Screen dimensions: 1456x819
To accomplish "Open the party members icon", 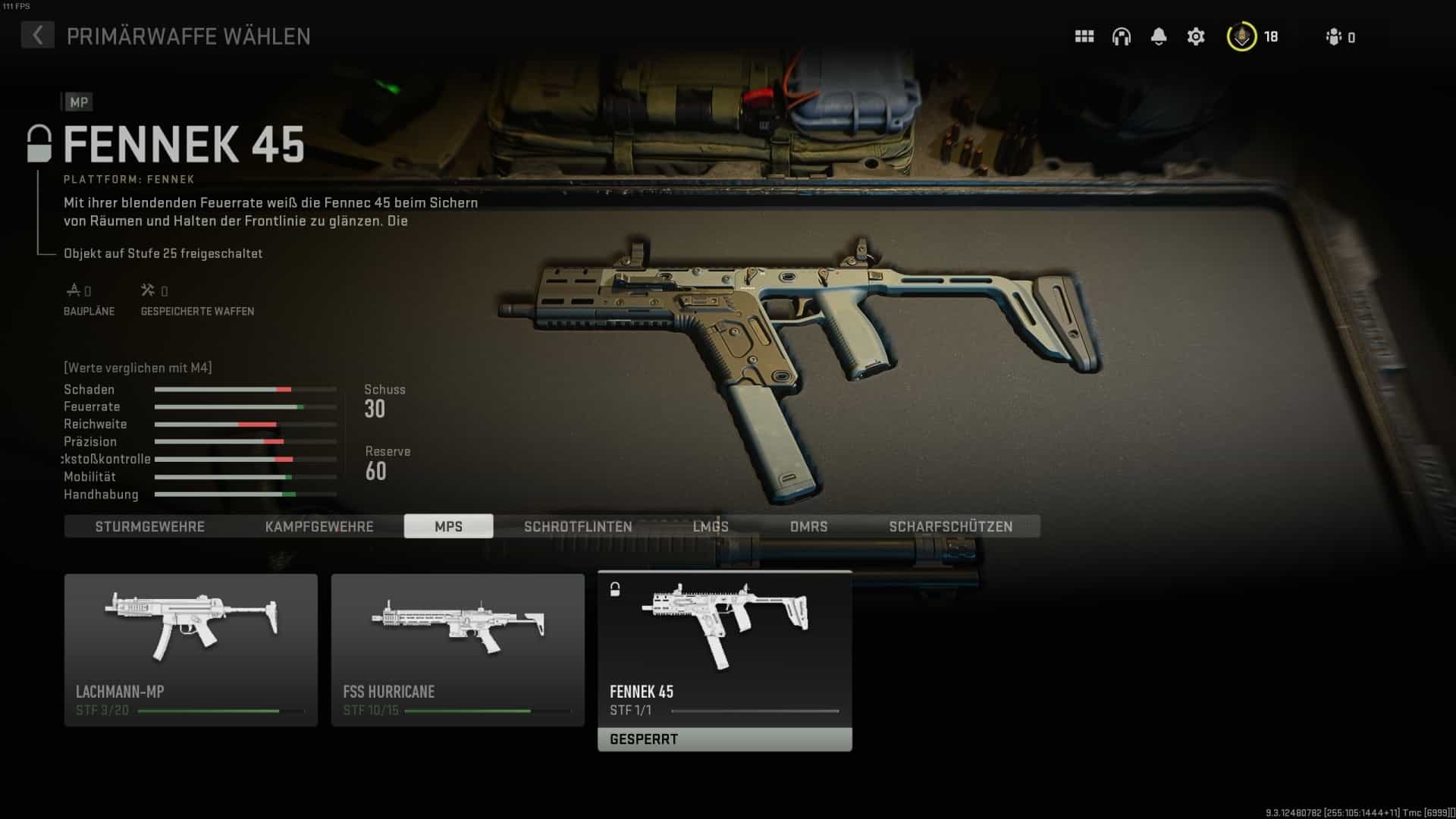I will point(1334,36).
